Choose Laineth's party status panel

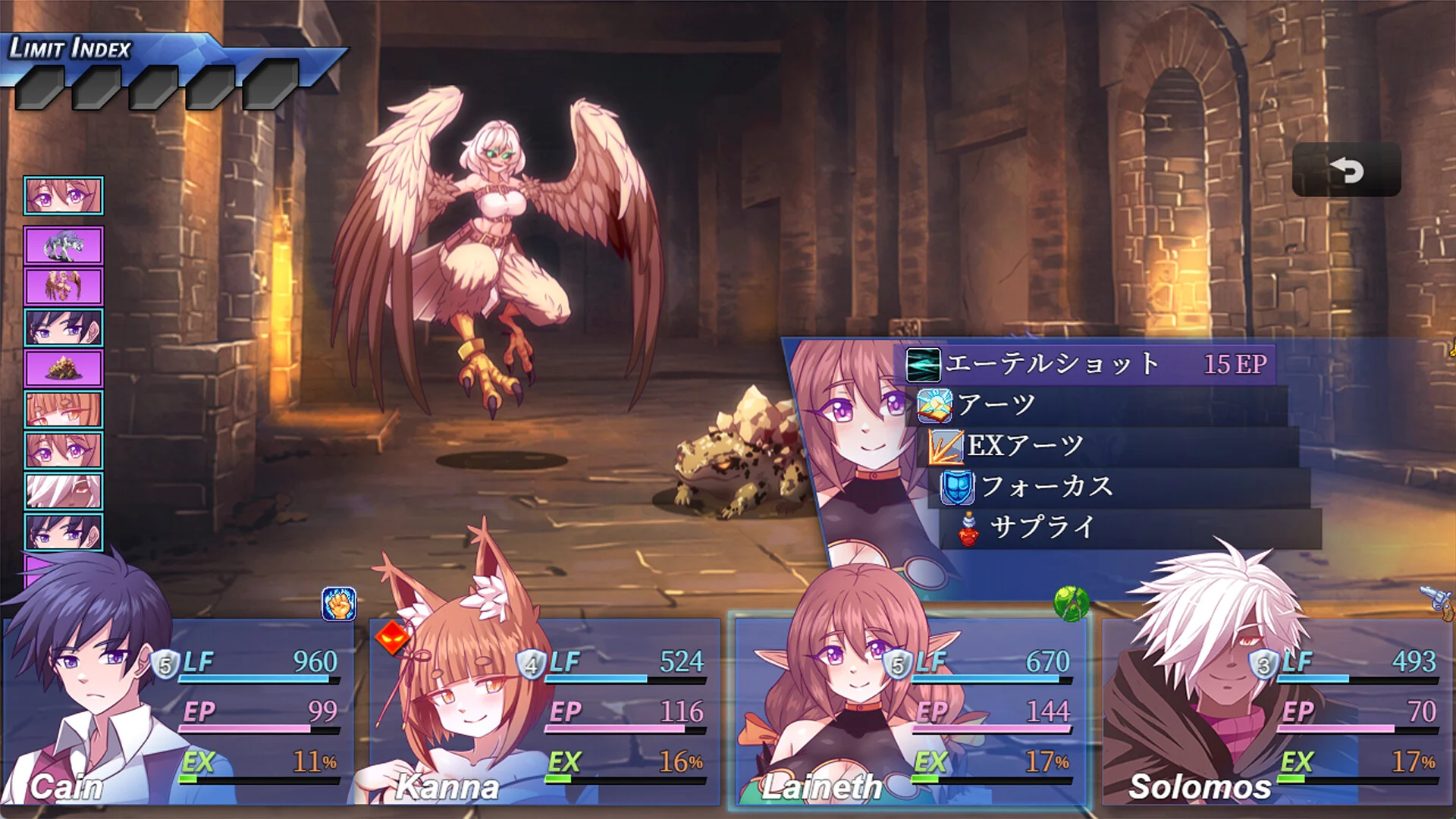pyautogui.click(x=910, y=711)
